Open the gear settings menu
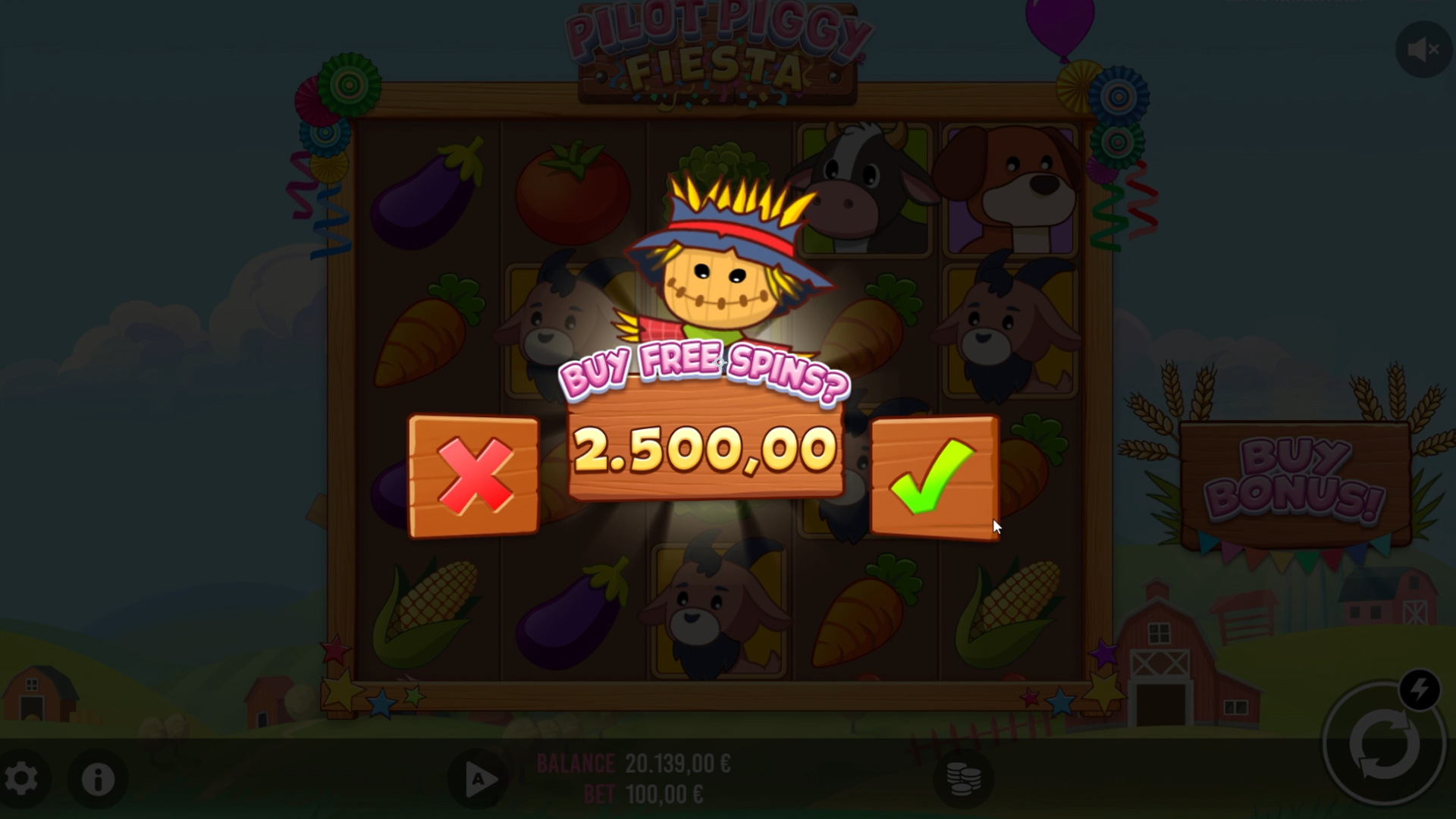 click(x=21, y=779)
